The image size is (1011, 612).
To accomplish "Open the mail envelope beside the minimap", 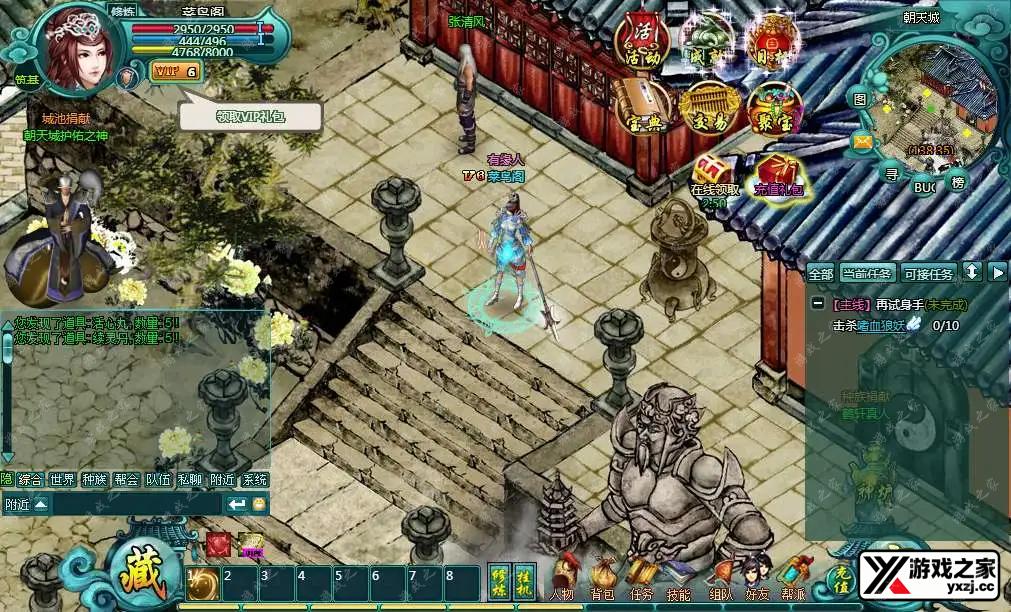I will tap(862, 141).
